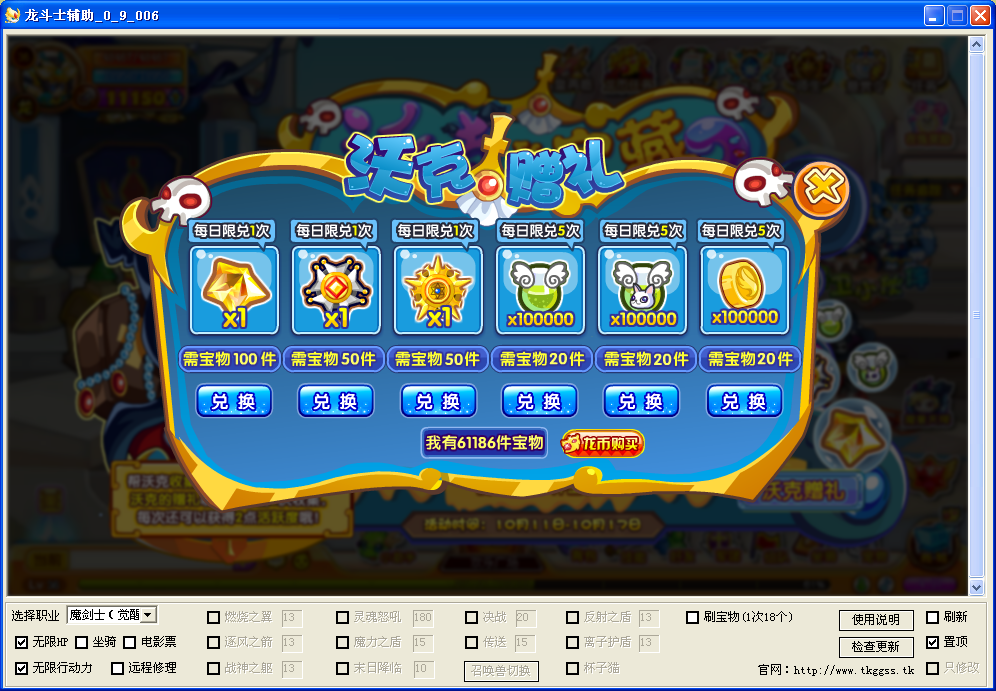Open the 龙币购买 purchase button
This screenshot has height=691, width=996.
pyautogui.click(x=602, y=443)
